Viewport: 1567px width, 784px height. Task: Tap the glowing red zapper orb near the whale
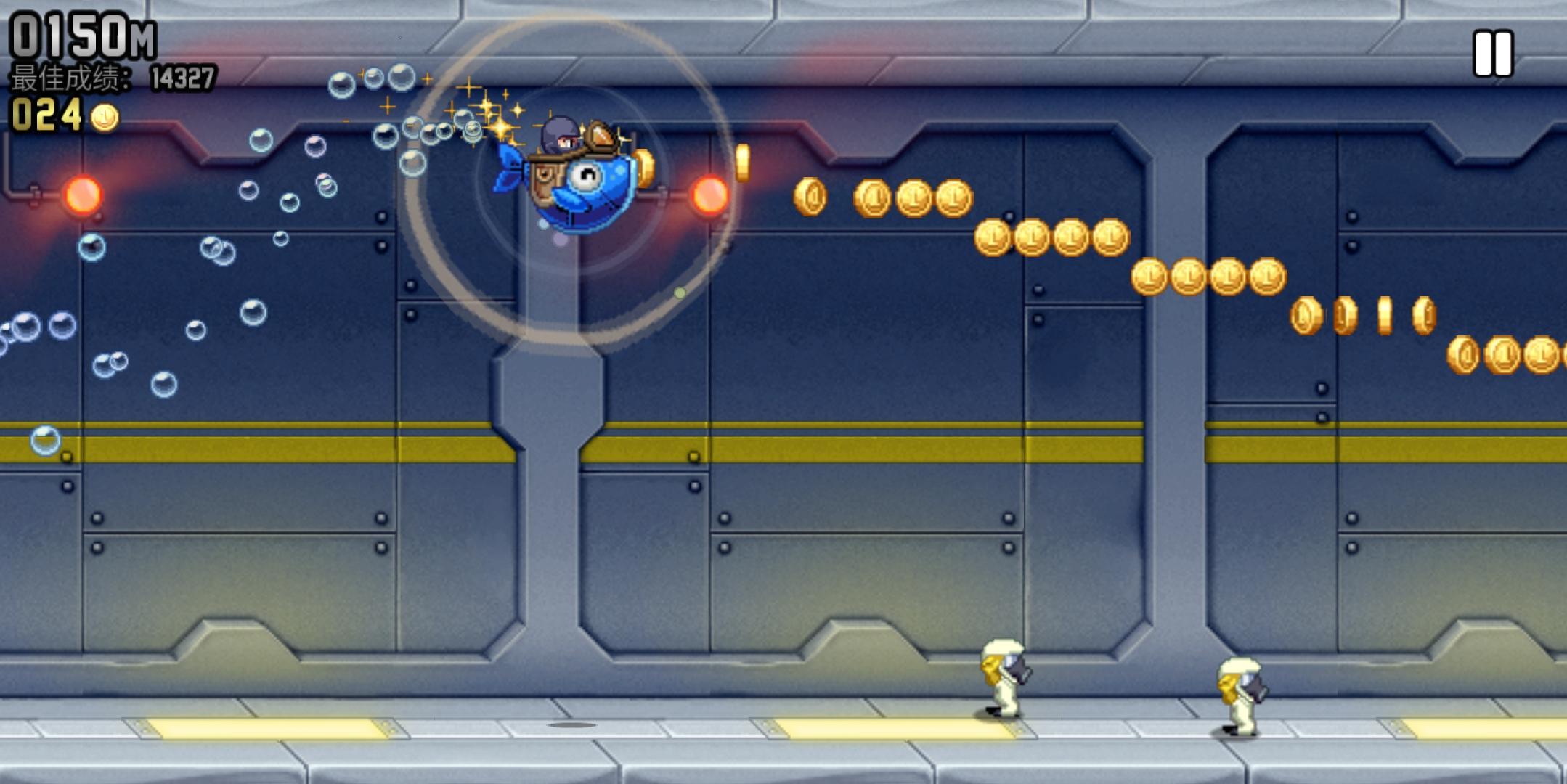[x=710, y=195]
